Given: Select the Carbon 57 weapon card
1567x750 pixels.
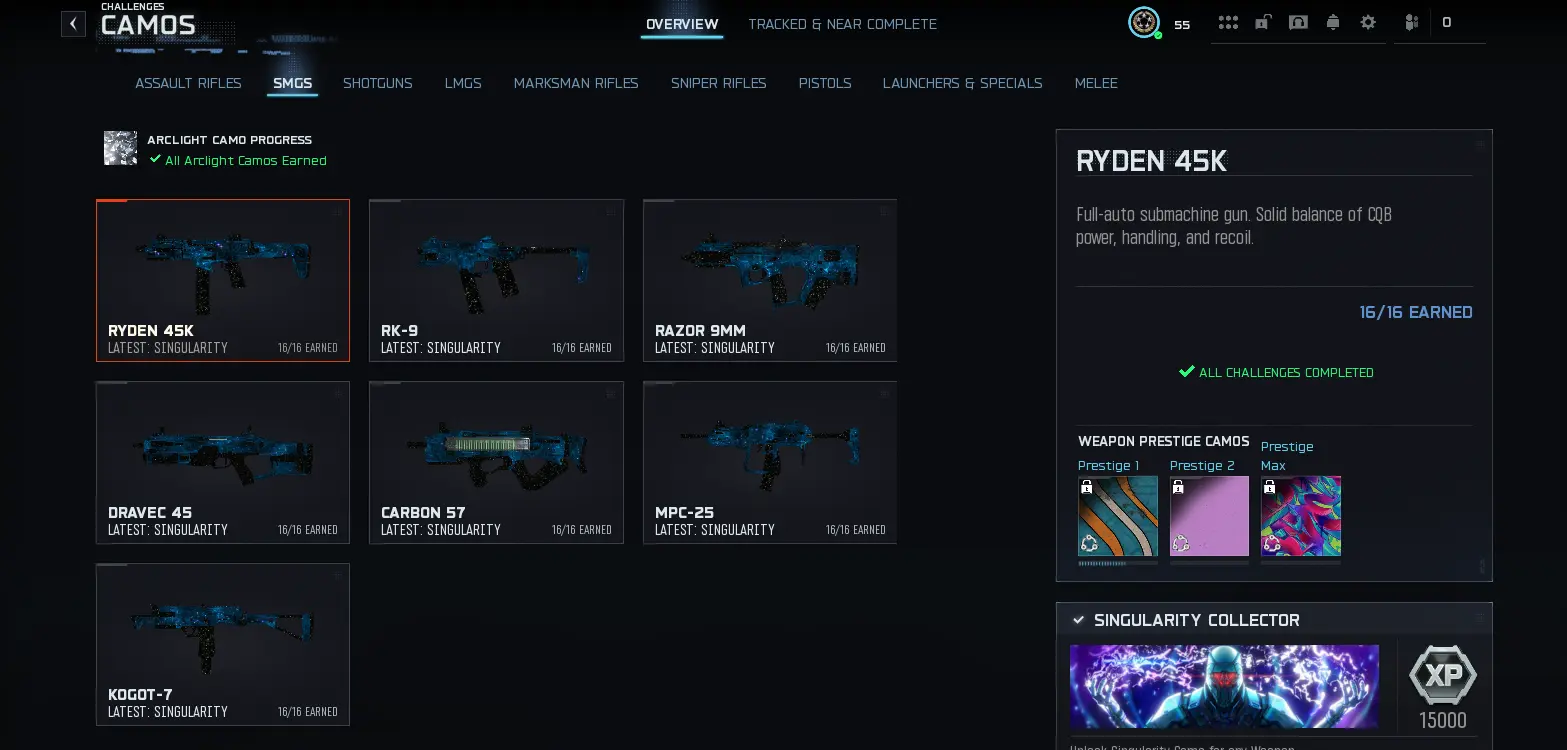Looking at the screenshot, I should 496,463.
